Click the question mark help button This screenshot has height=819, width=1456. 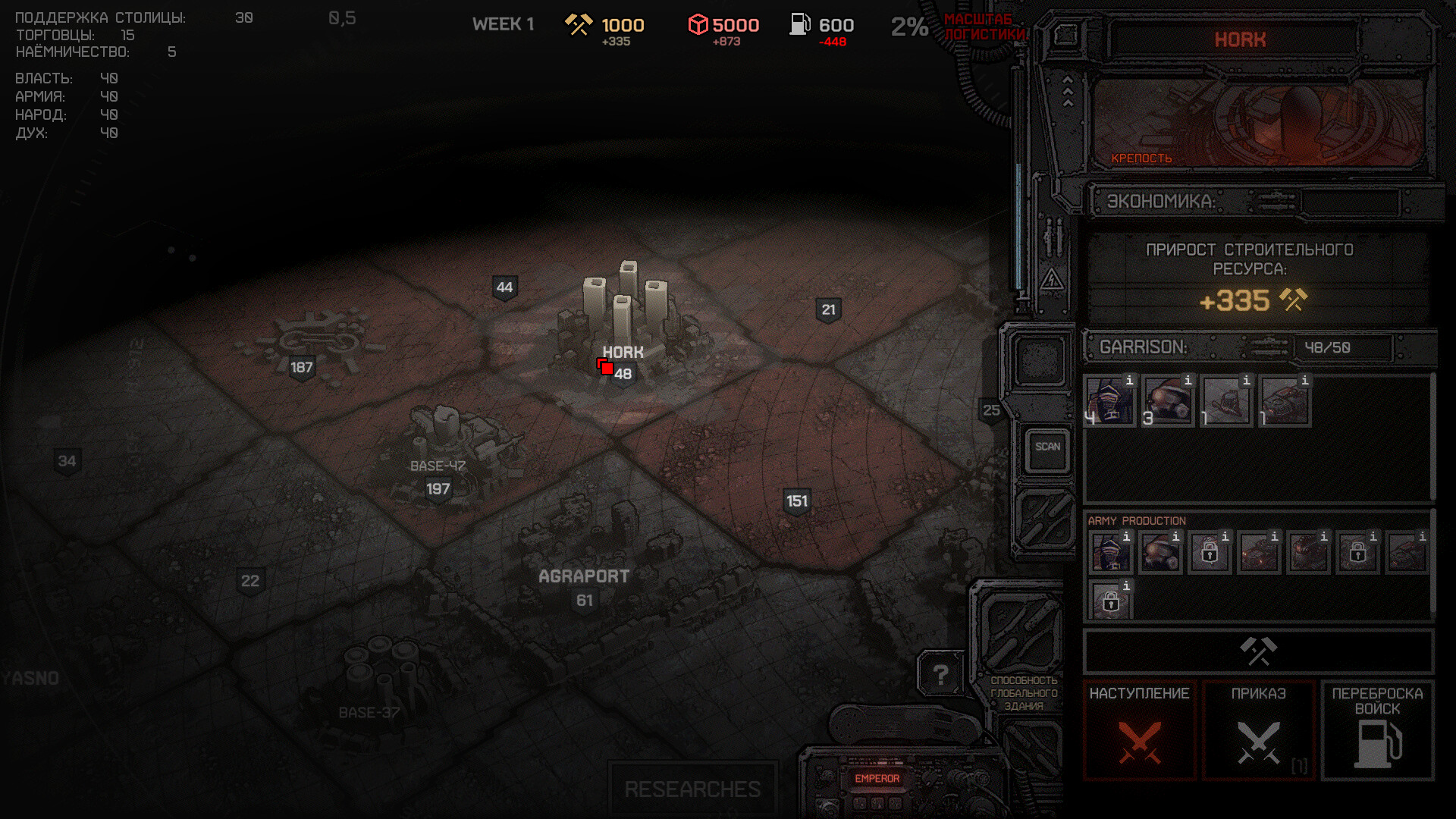[x=940, y=674]
